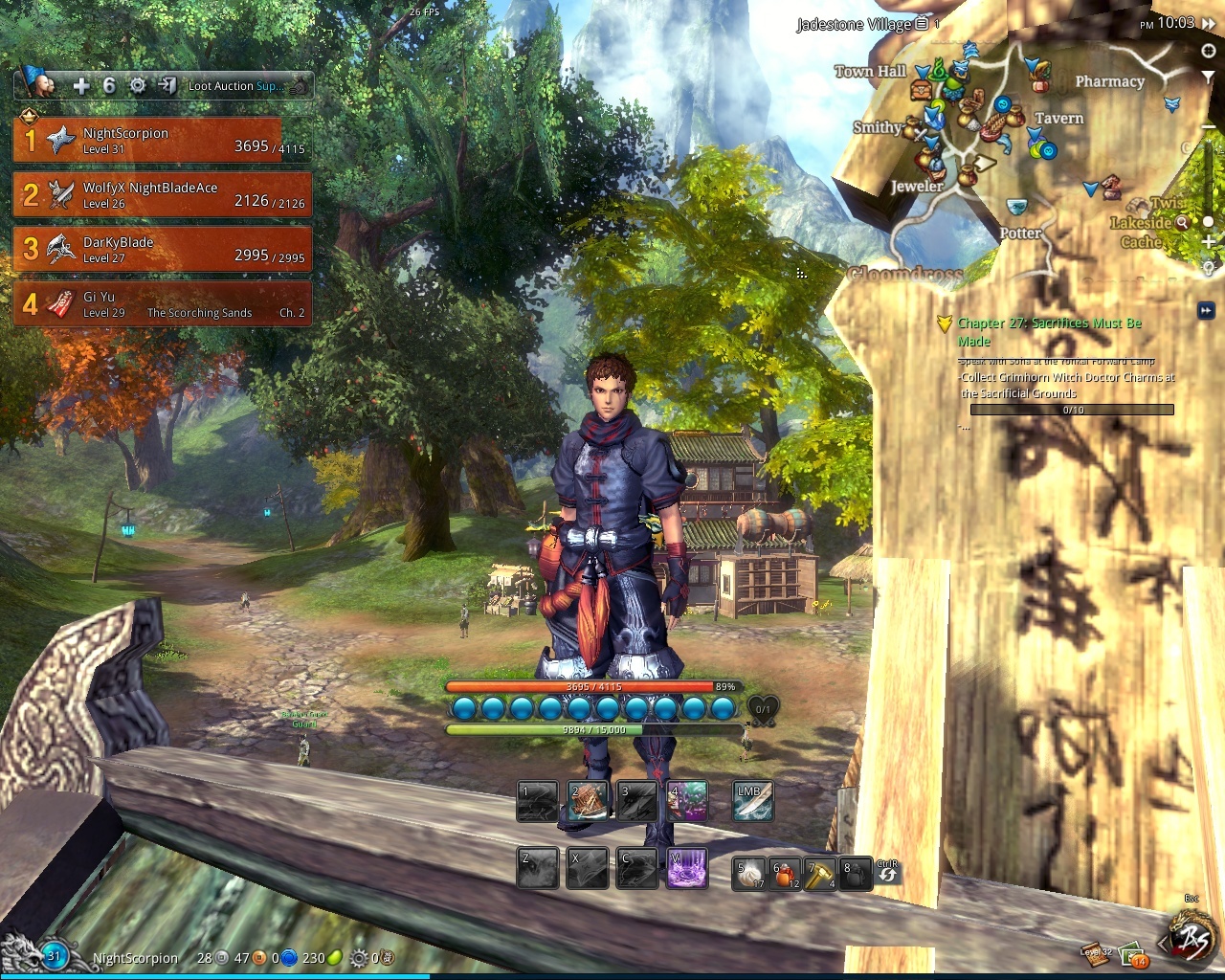The width and height of the screenshot is (1225, 980).
Task: Use the skill in hotkey slot 2
Action: click(589, 801)
